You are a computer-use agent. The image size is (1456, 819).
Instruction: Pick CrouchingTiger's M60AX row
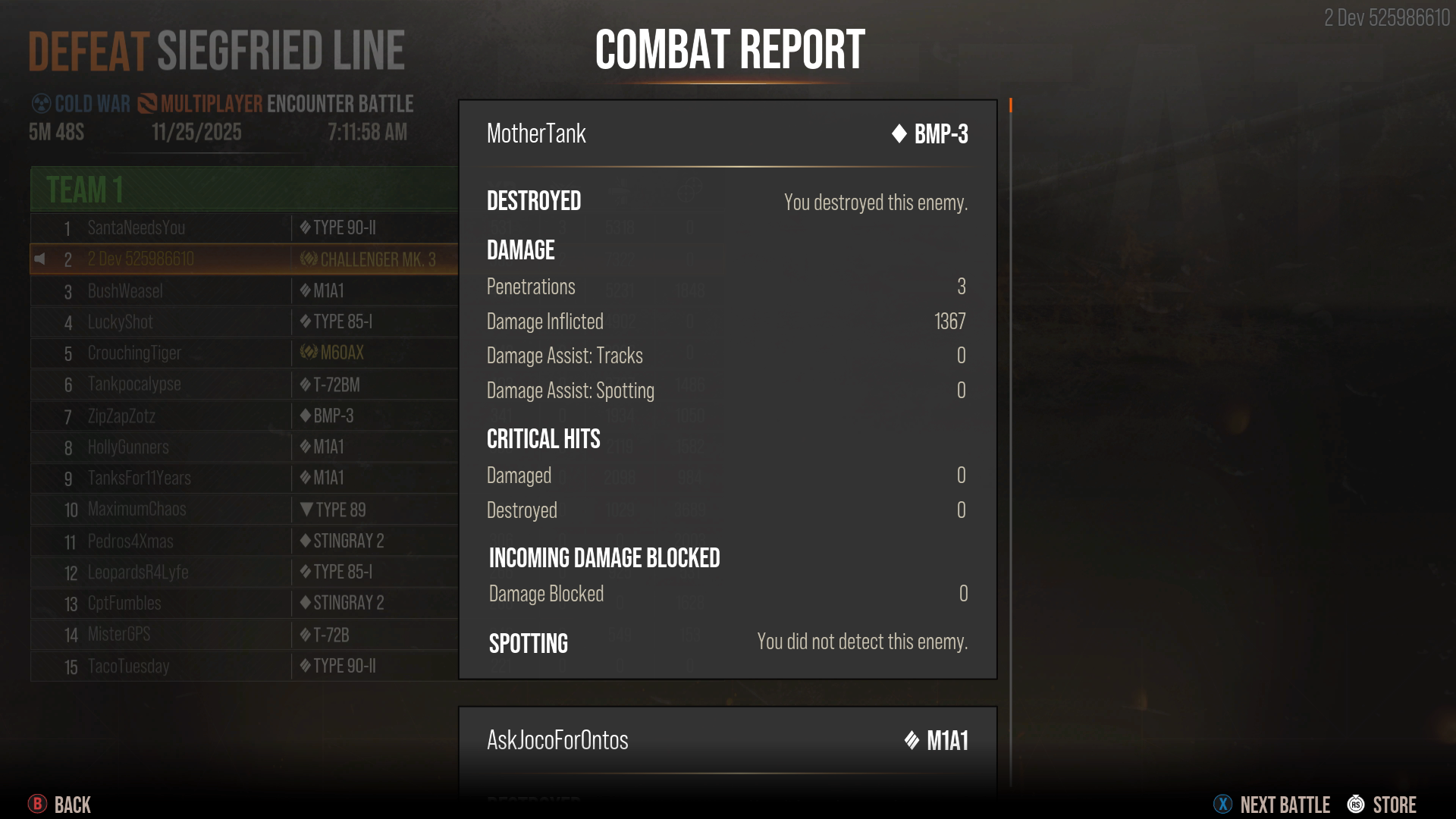[134, 353]
